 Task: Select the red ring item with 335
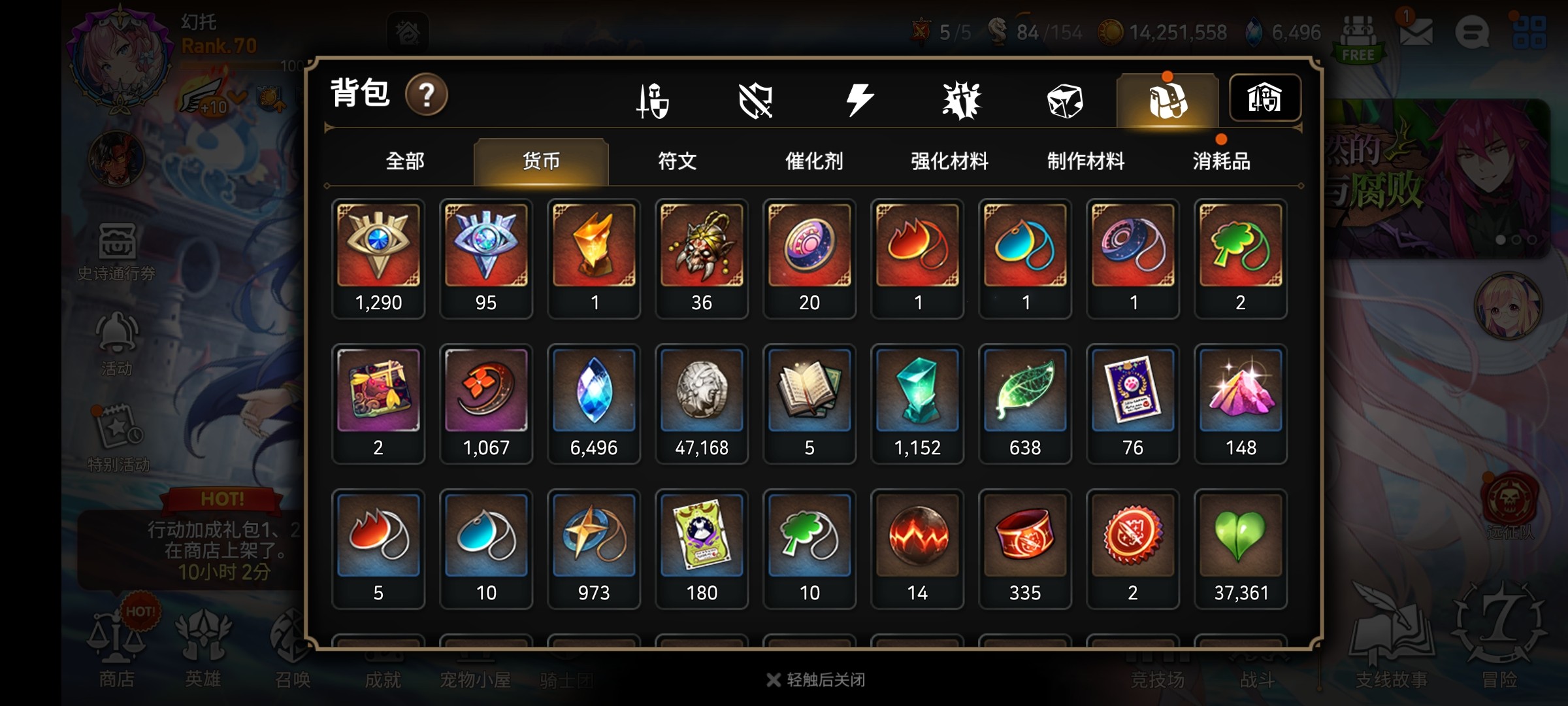pos(1024,548)
